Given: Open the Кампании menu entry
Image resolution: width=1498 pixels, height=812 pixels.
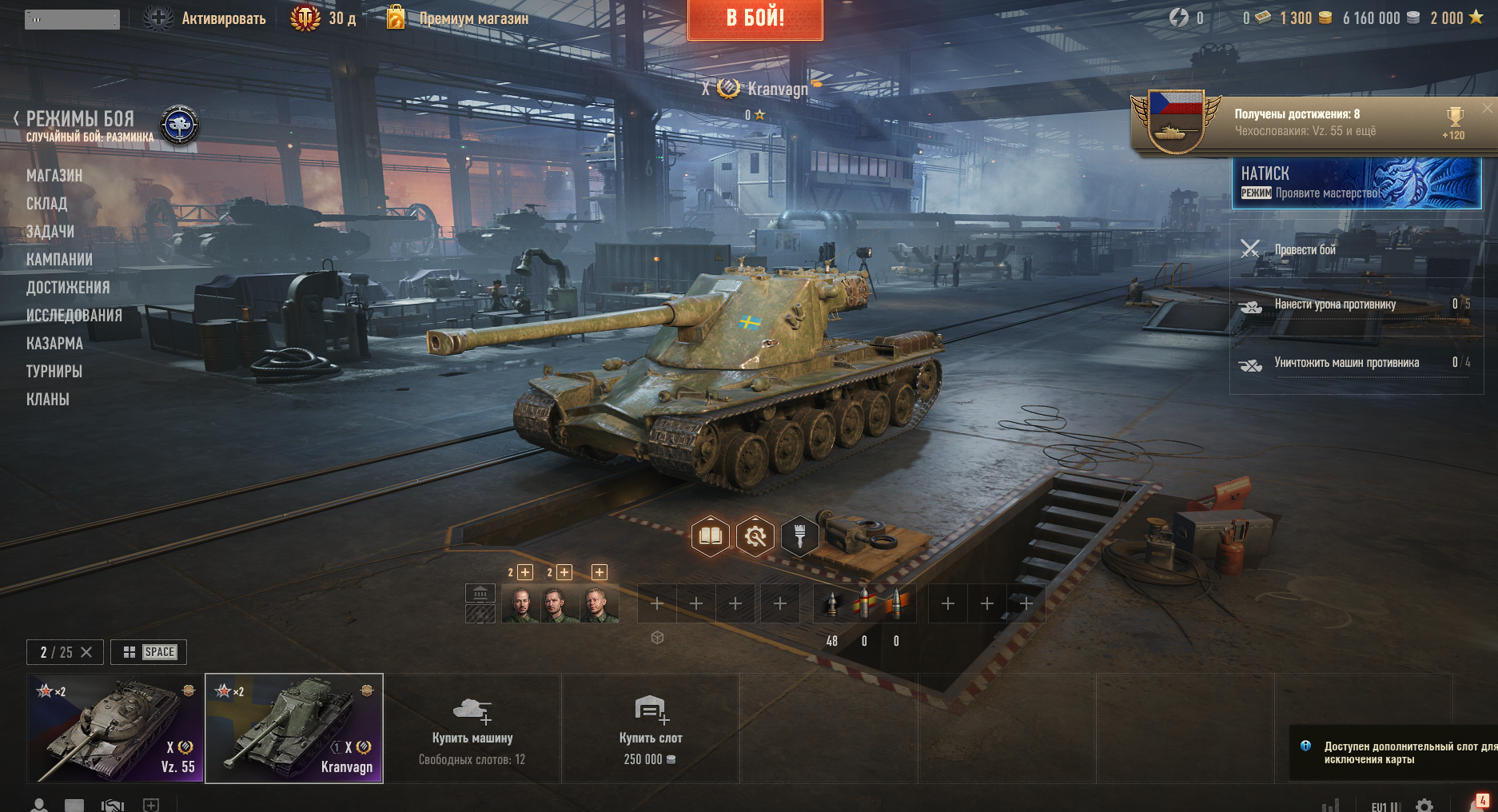Looking at the screenshot, I should coord(59,260).
